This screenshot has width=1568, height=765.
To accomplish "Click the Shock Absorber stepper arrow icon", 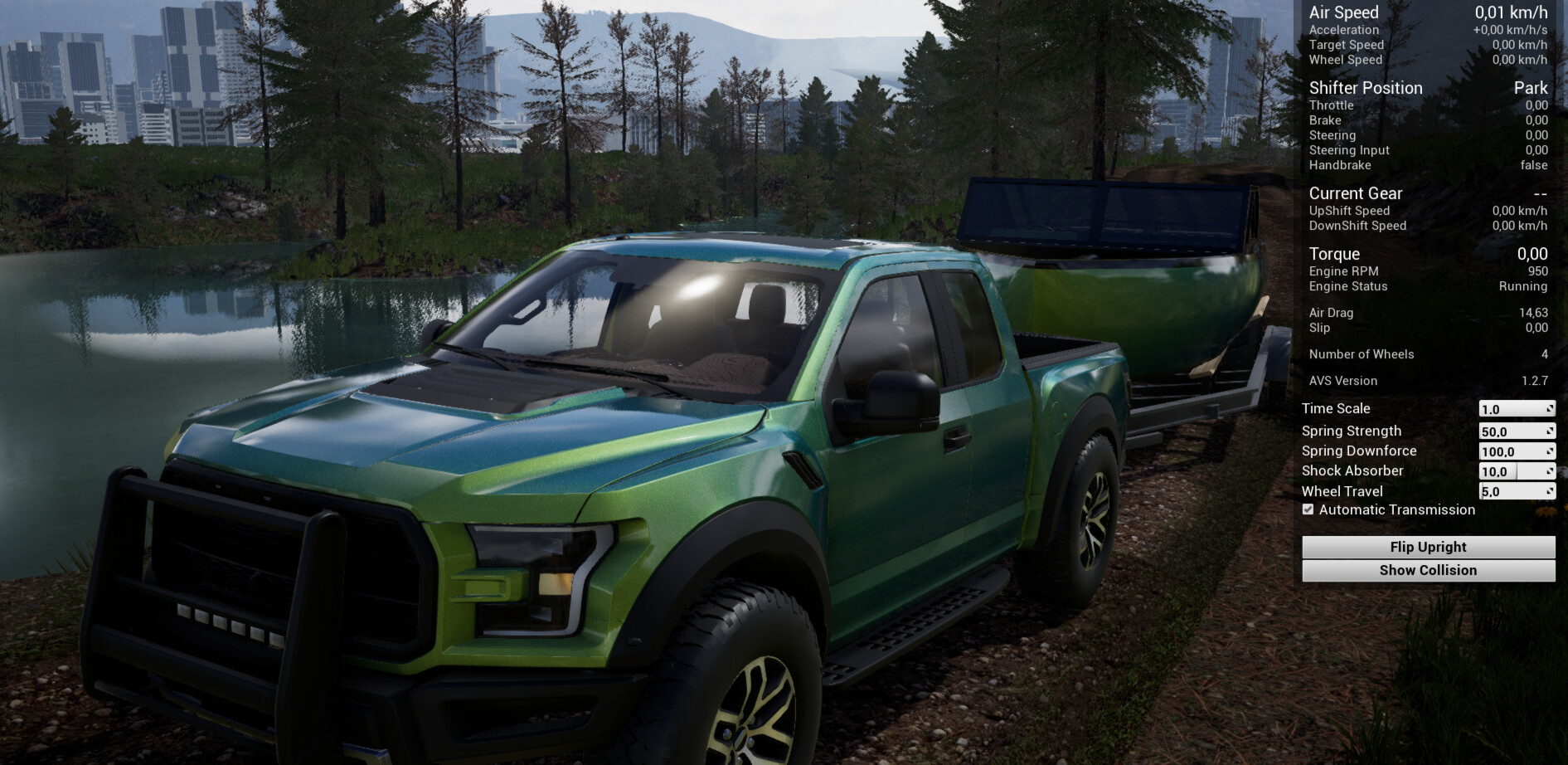I will pyautogui.click(x=1549, y=470).
